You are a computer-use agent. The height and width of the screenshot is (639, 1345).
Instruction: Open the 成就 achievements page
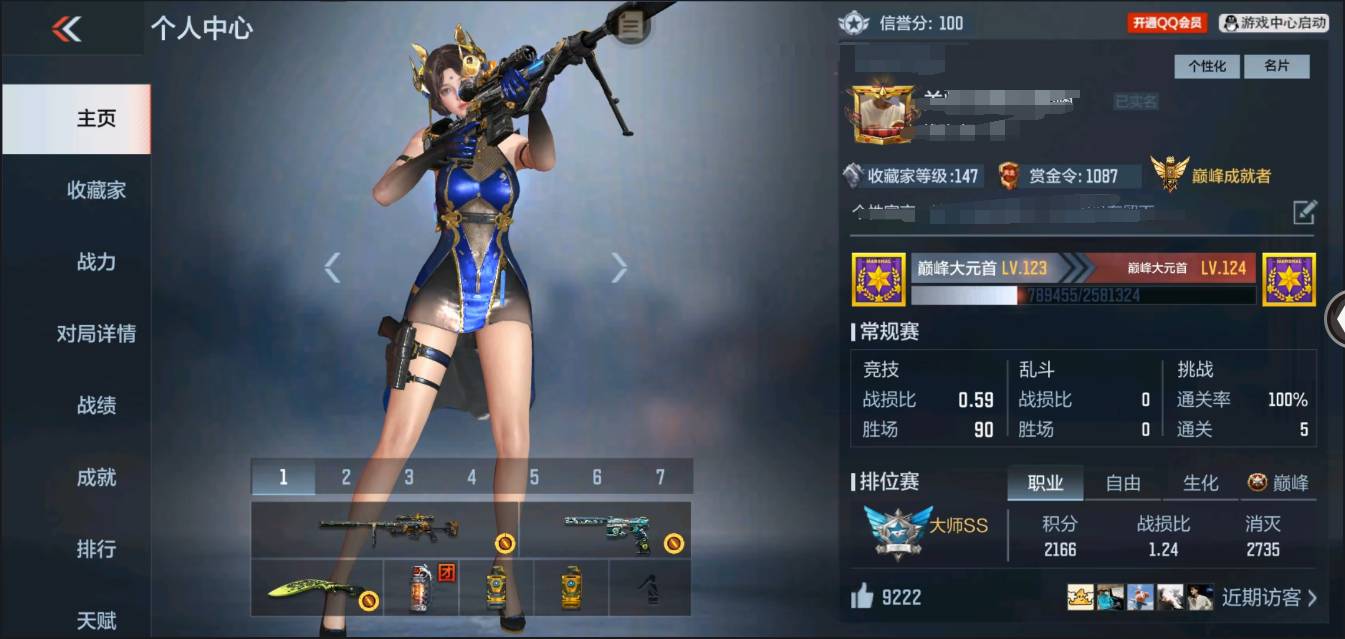[x=96, y=477]
